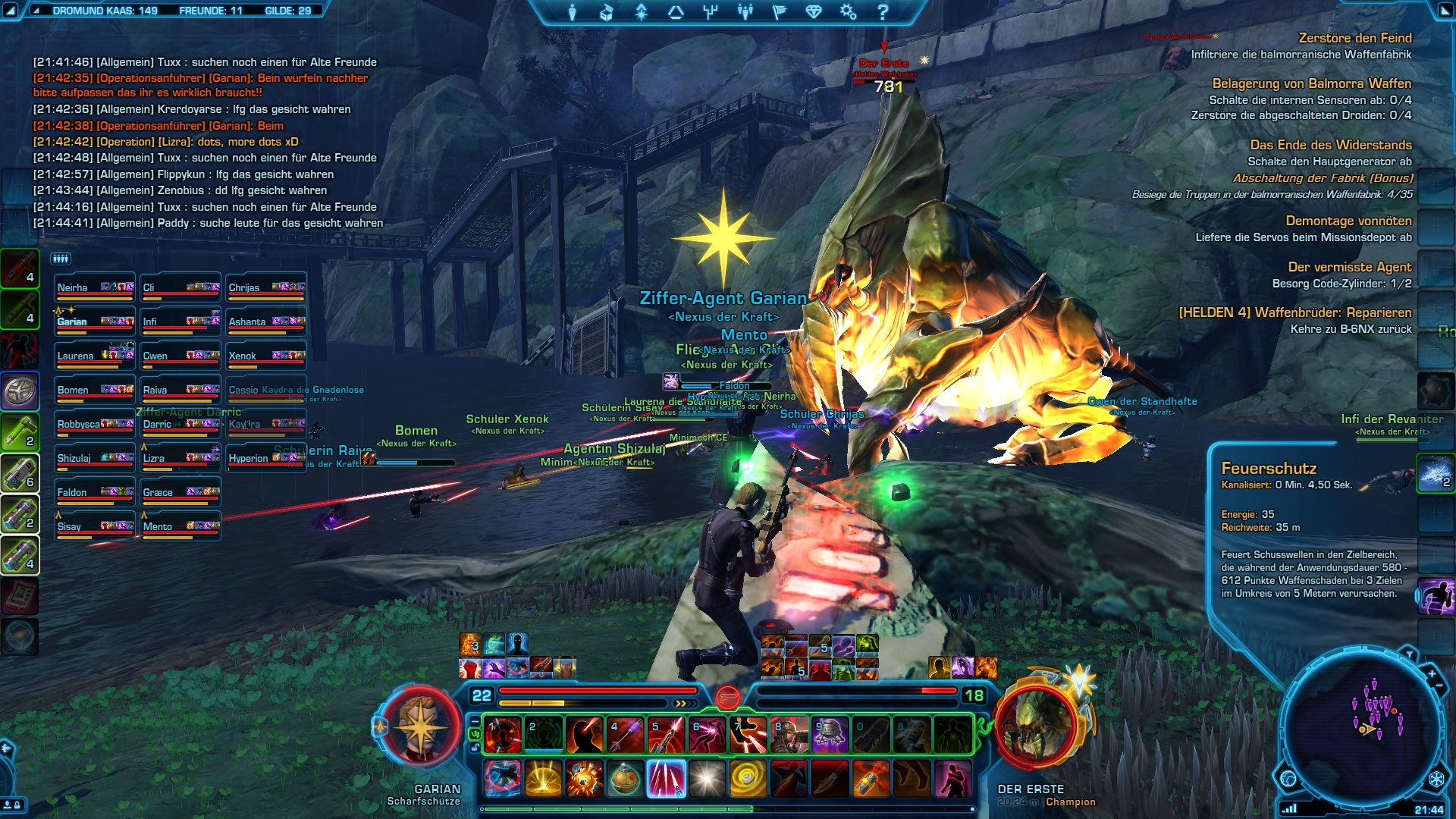Open the inventory box icon
Screen dimensions: 1456x819
point(607,12)
